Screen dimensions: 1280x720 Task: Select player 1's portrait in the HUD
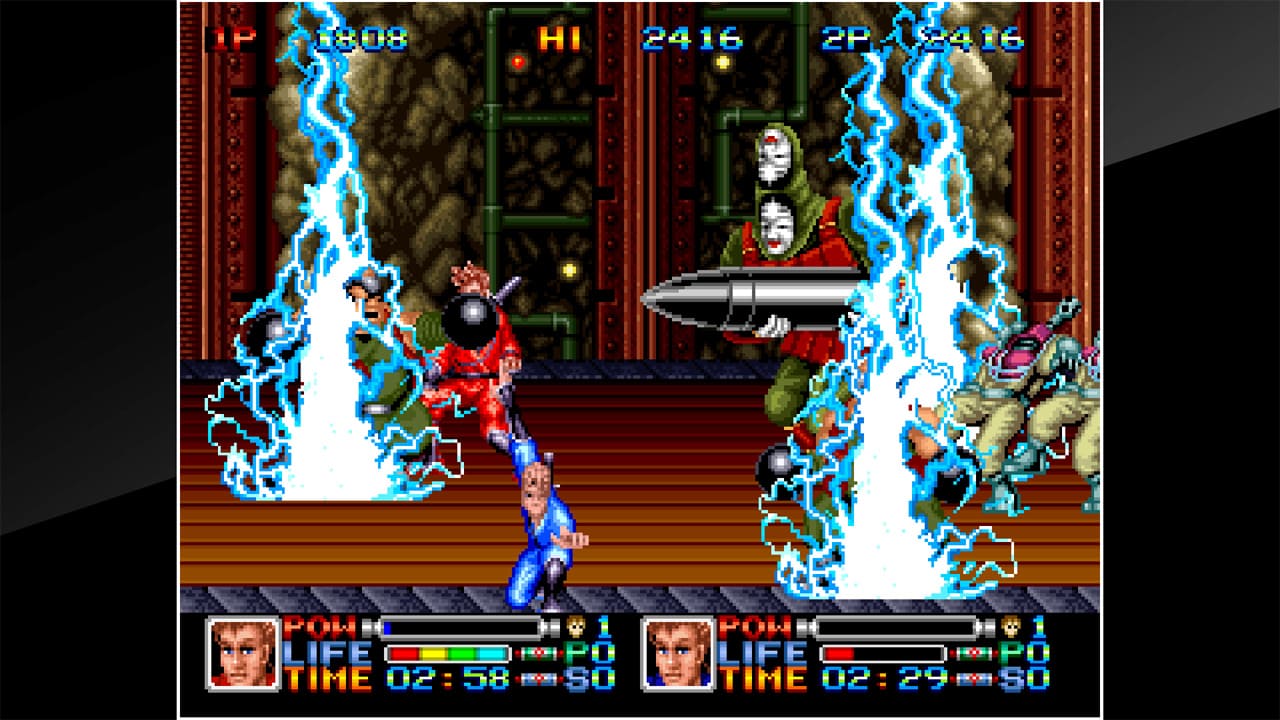[x=243, y=653]
